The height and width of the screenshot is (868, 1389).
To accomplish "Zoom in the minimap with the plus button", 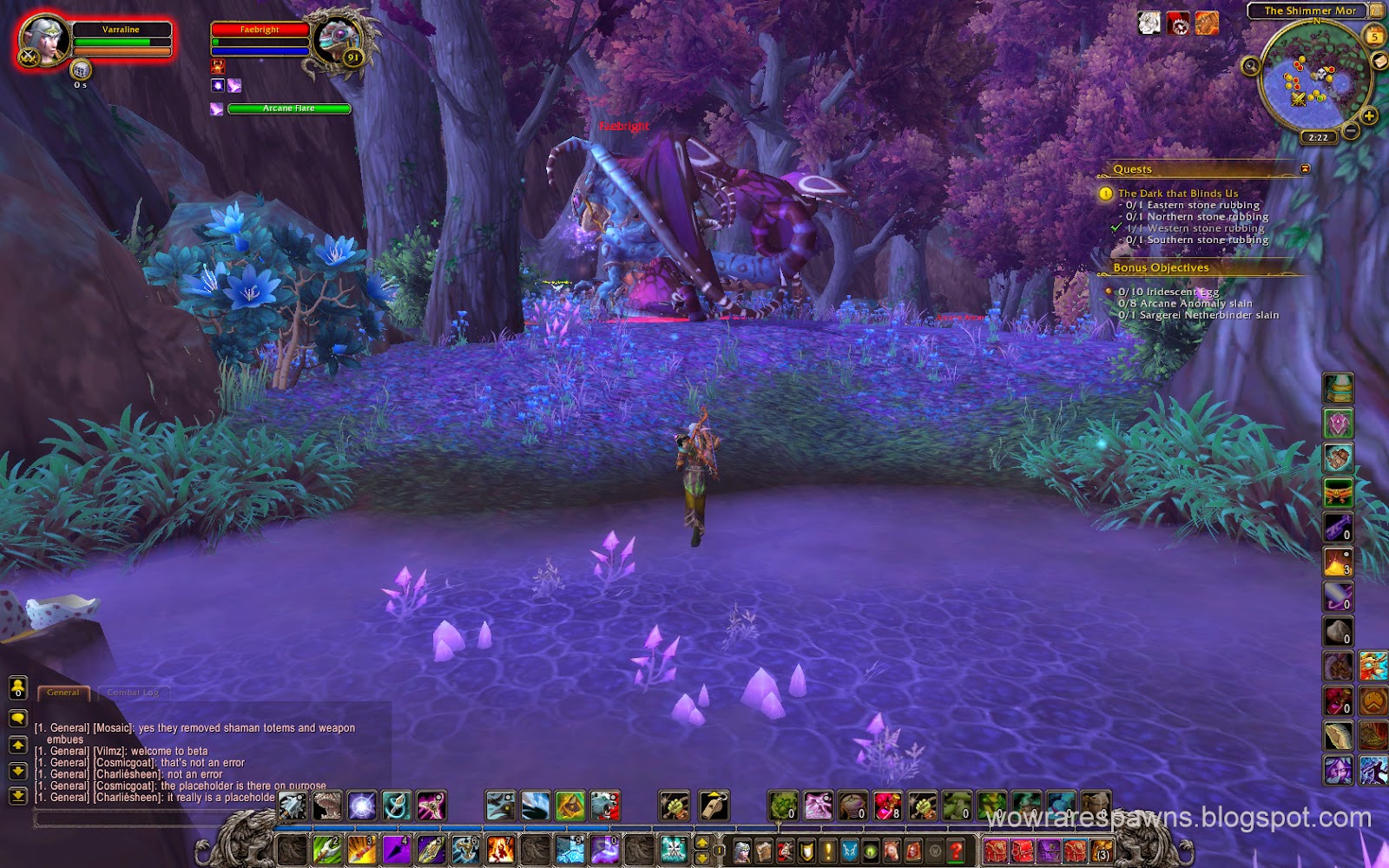I will [x=1368, y=115].
